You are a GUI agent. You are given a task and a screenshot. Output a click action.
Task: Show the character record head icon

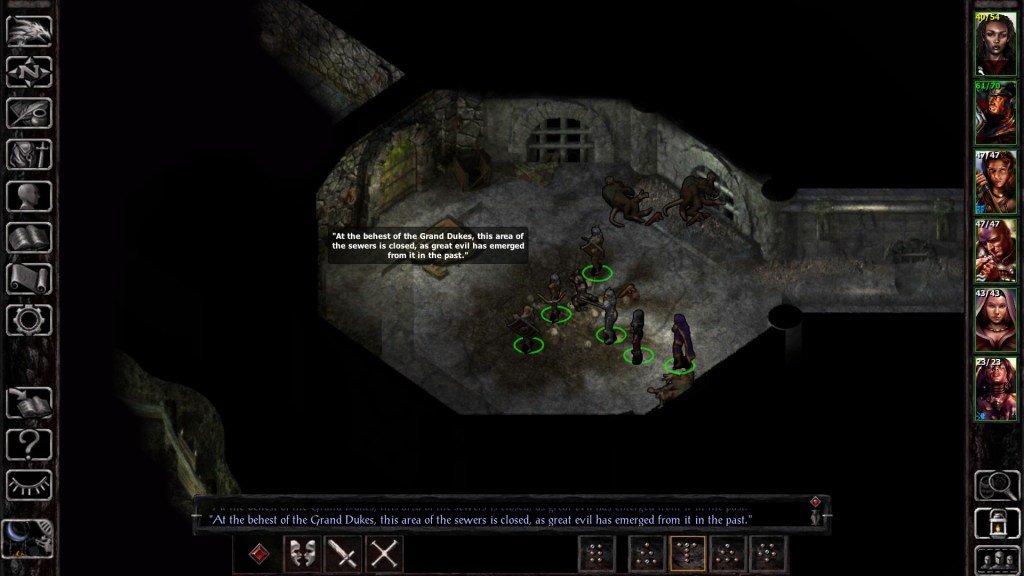[29, 195]
